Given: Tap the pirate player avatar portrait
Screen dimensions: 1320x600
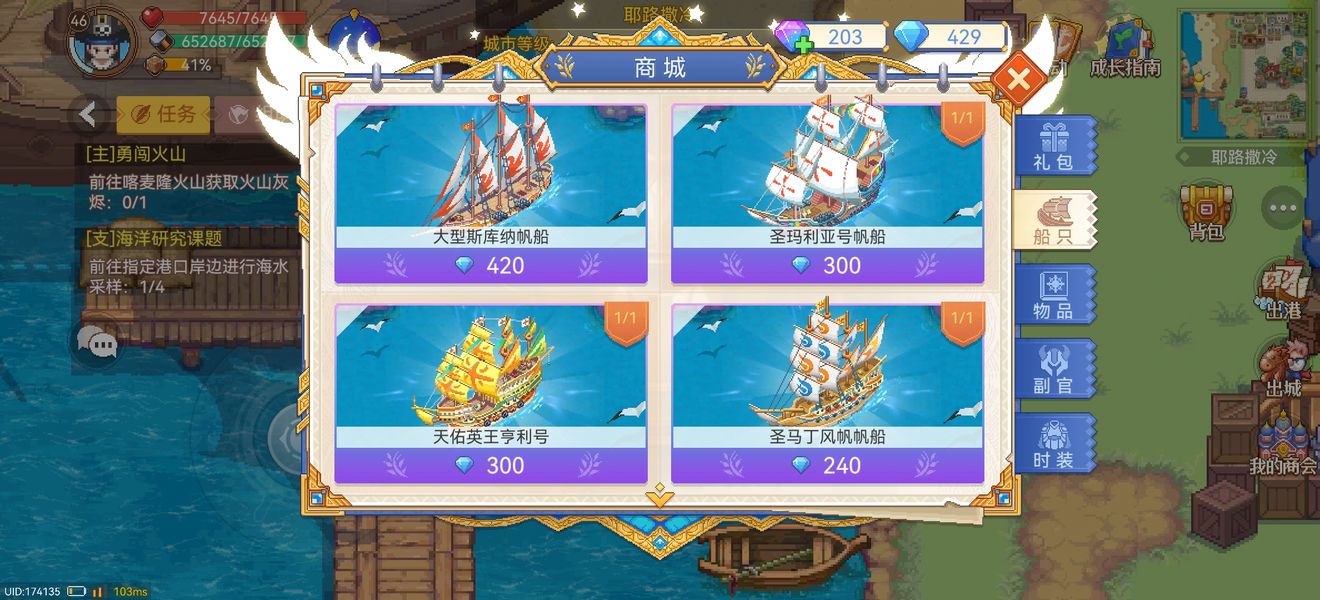Looking at the screenshot, I should click(x=101, y=44).
